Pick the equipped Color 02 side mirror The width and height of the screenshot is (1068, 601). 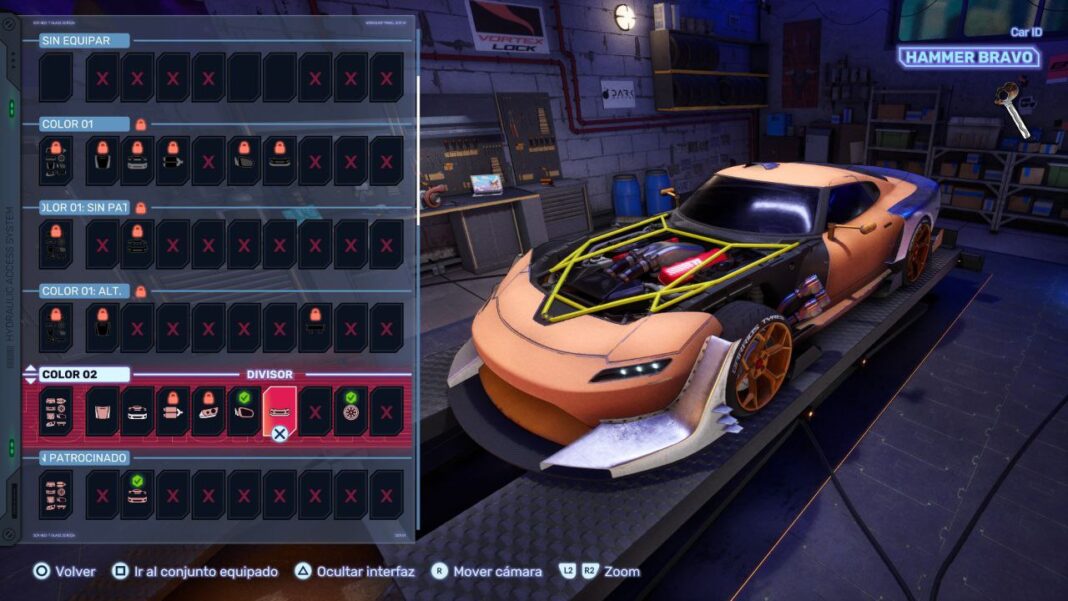coord(244,412)
